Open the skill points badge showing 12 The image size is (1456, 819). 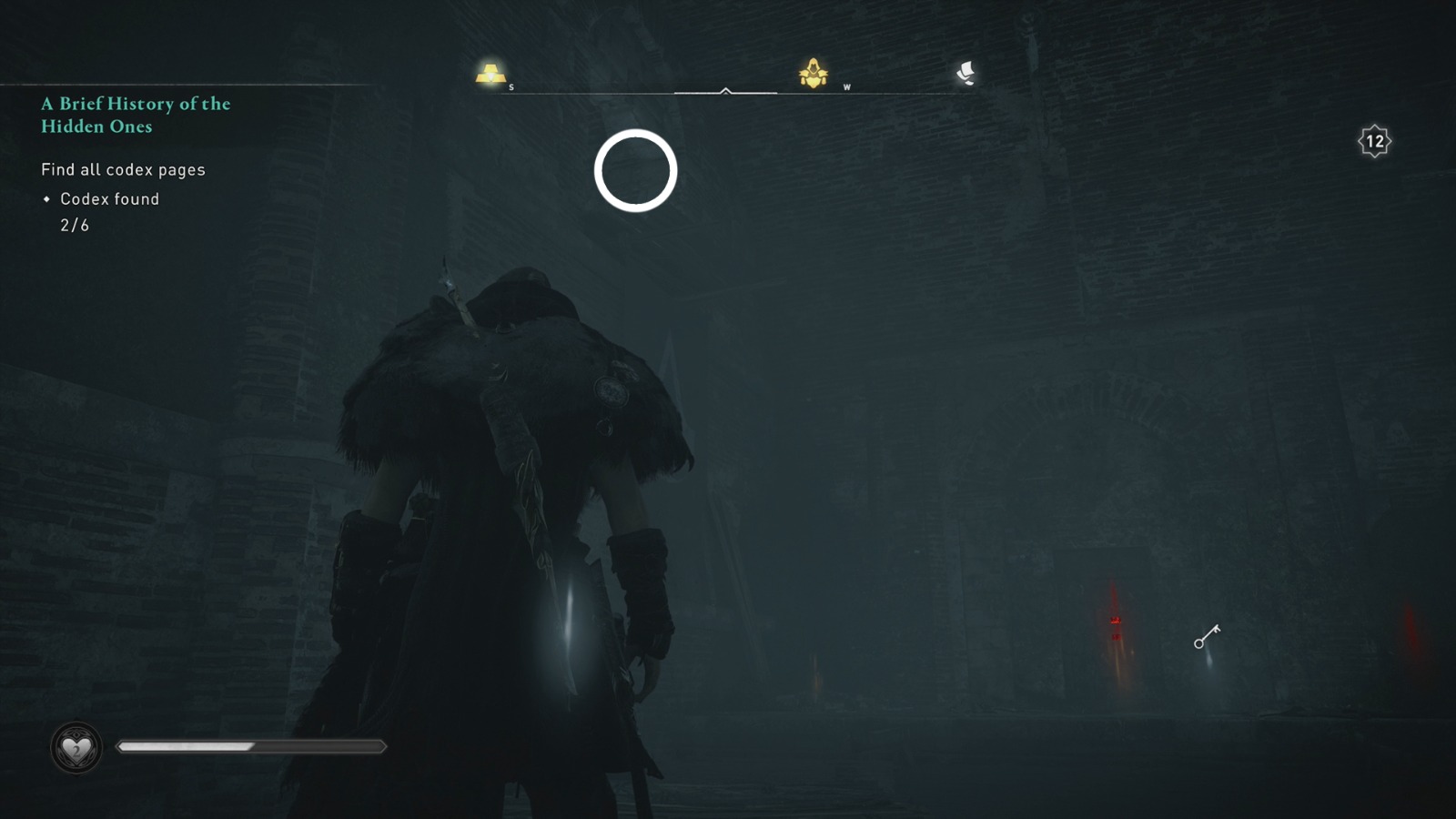[1374, 140]
